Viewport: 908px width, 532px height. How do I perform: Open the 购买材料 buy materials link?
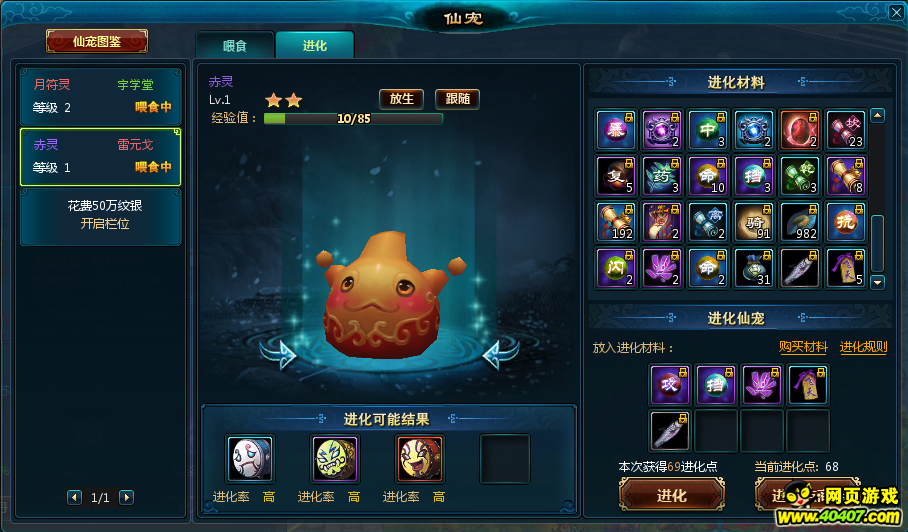click(x=803, y=347)
